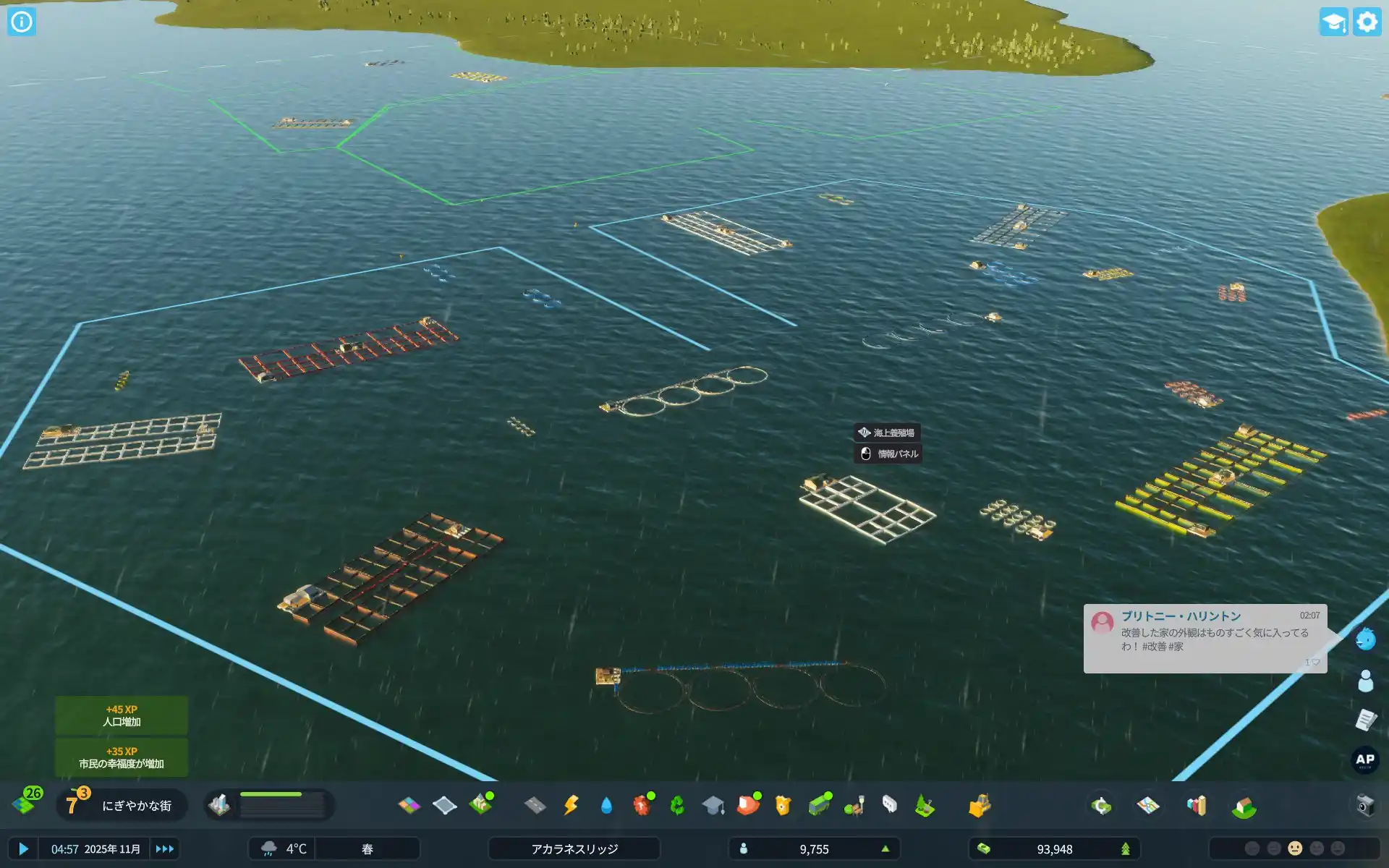Open the public transport bus menu
The width and height of the screenshot is (1389, 868).
(x=819, y=805)
